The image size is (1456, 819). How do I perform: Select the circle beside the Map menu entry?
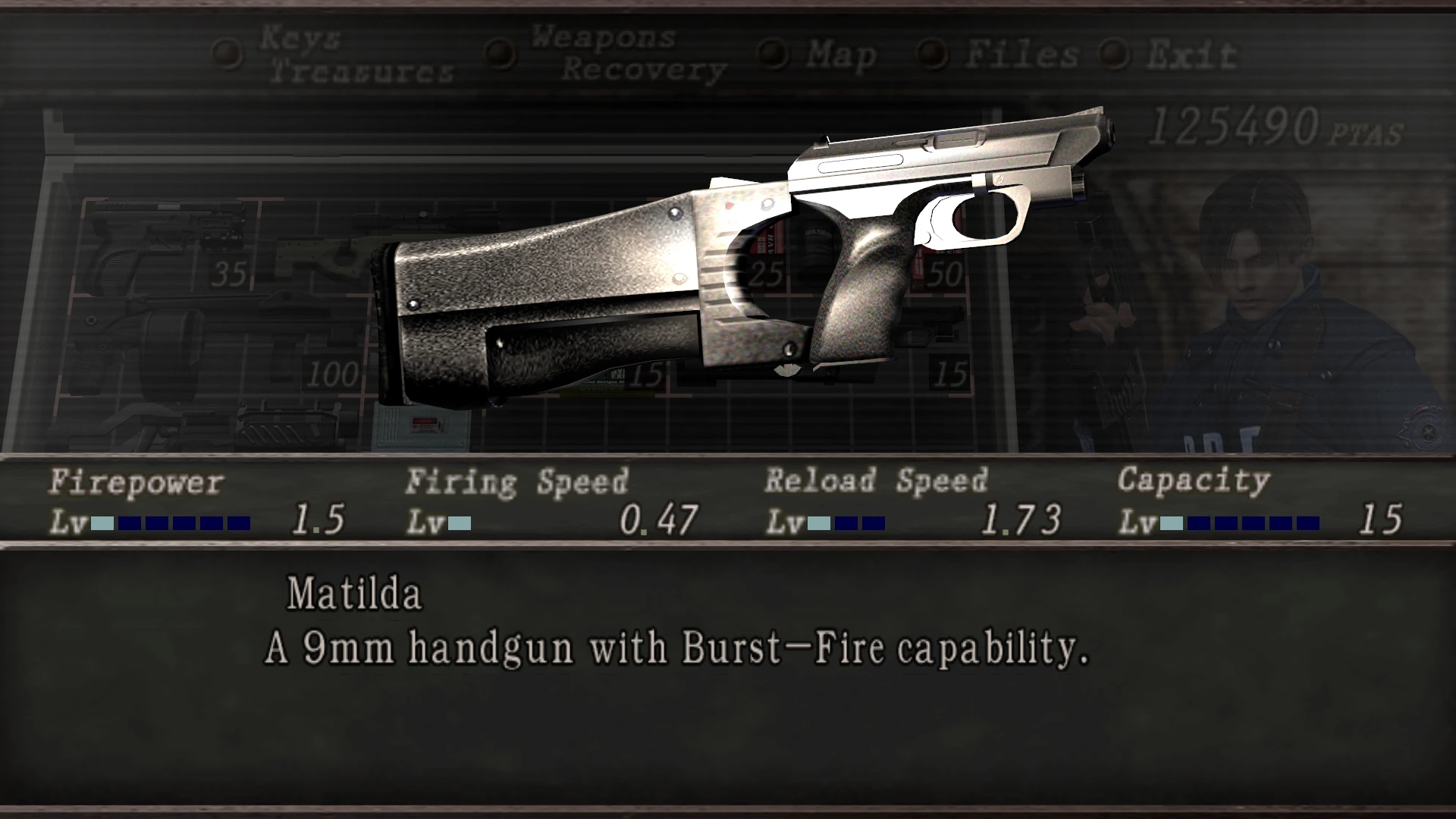[x=773, y=52]
